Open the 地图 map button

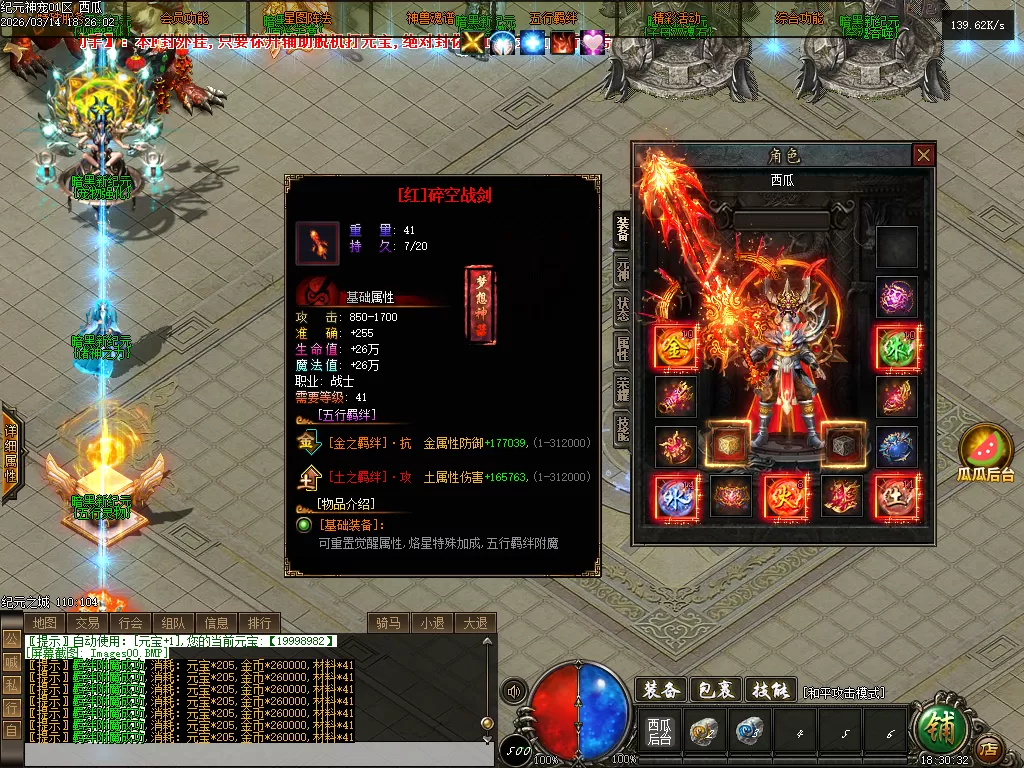44,623
